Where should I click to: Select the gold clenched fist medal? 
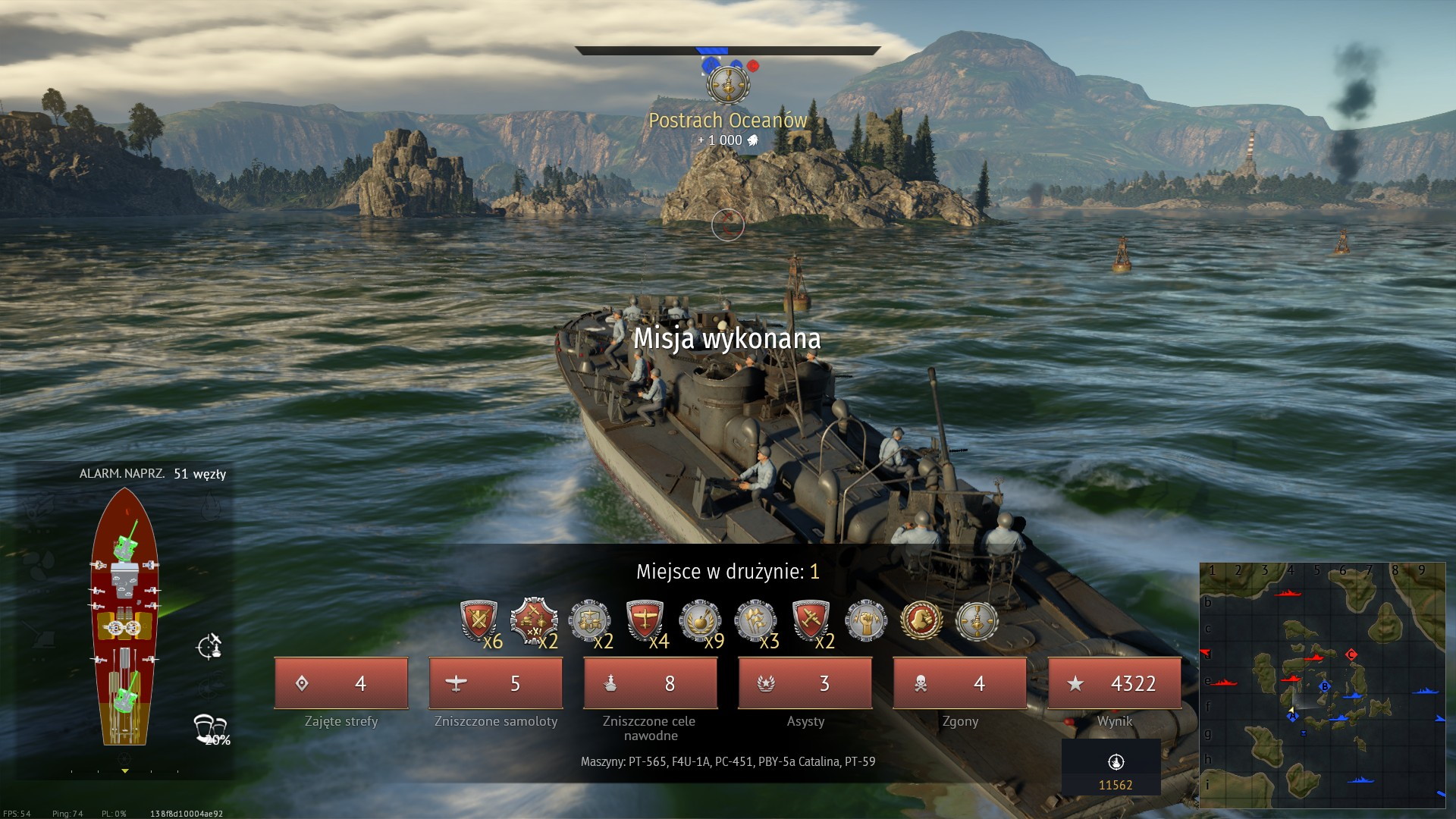point(921,620)
